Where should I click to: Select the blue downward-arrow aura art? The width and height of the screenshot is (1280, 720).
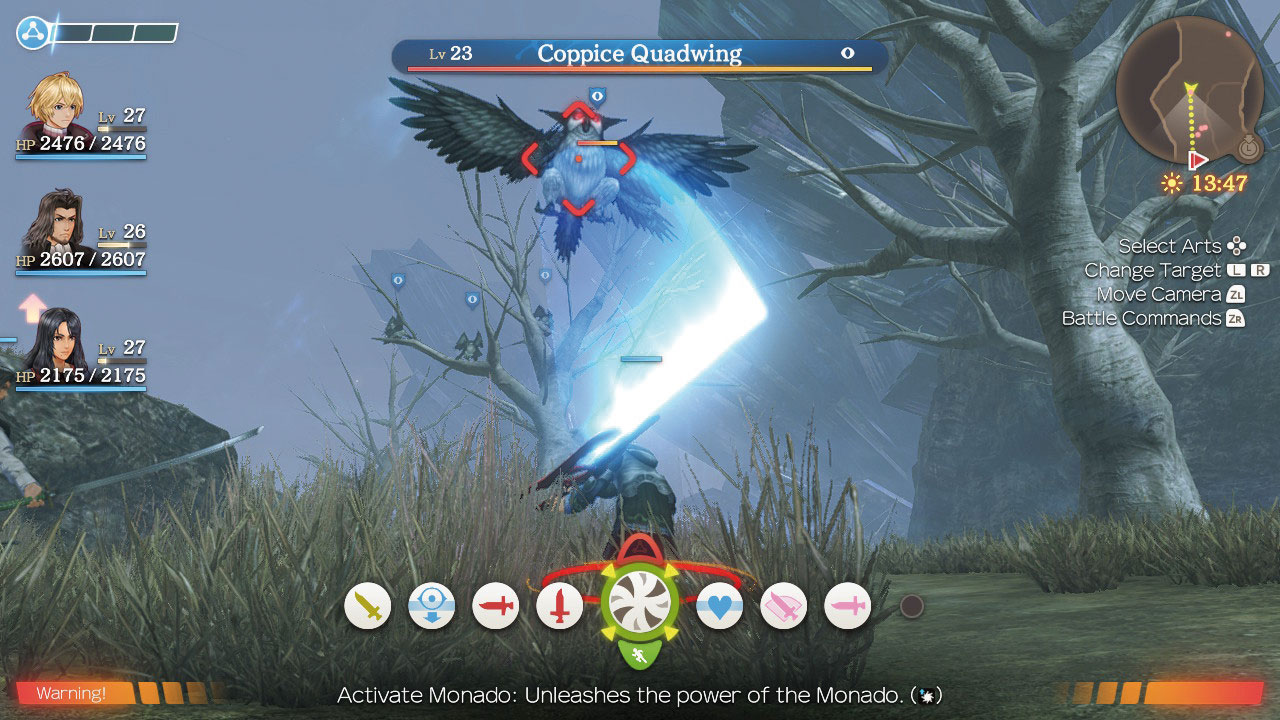431,606
